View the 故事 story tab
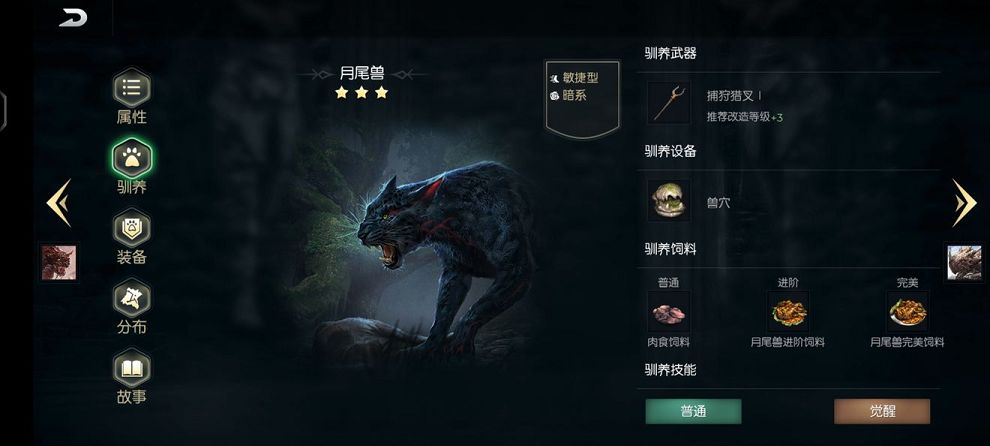990x446 pixels. 131,369
